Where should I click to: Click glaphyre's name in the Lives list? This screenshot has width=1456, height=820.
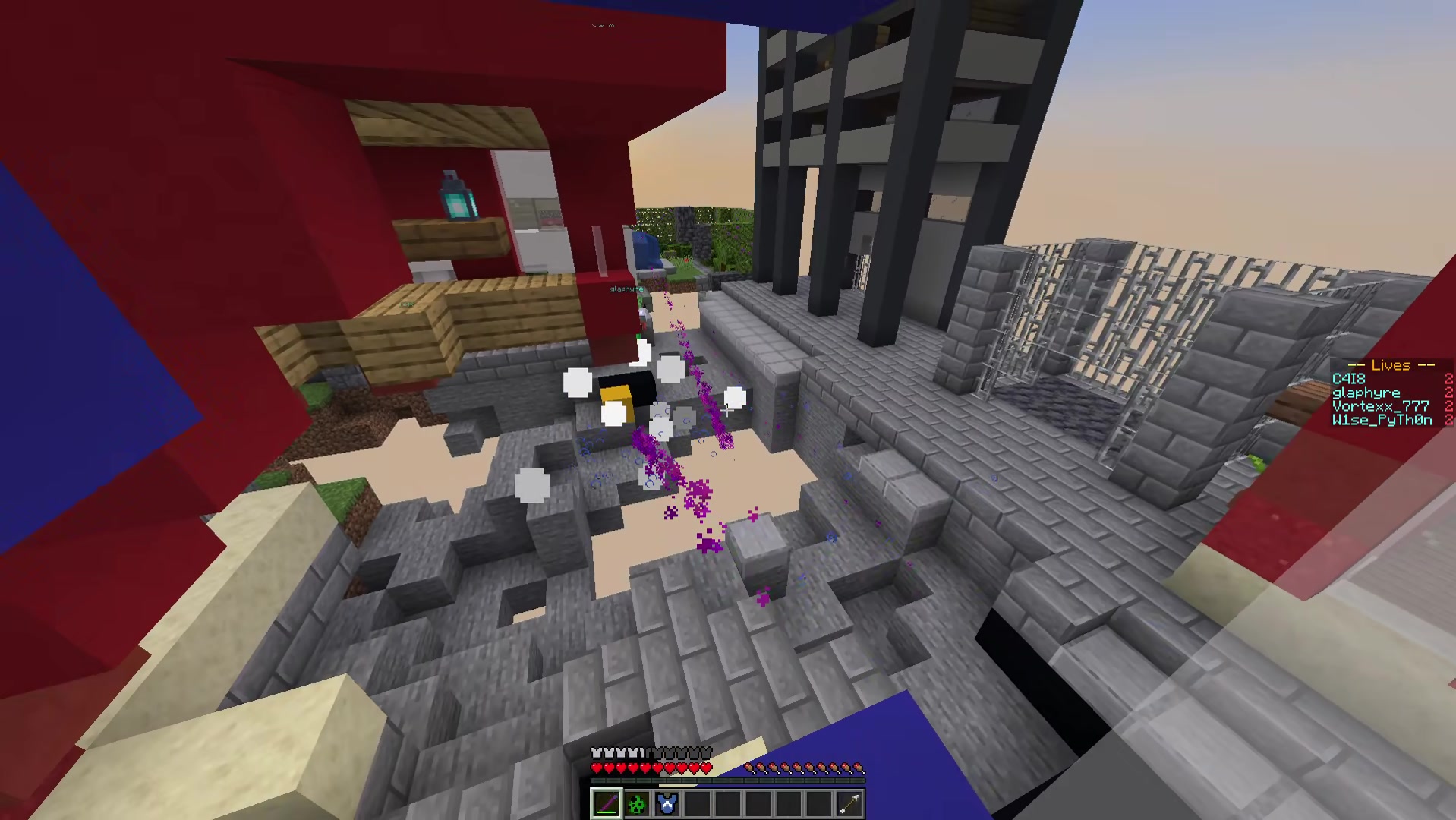pyautogui.click(x=1366, y=393)
